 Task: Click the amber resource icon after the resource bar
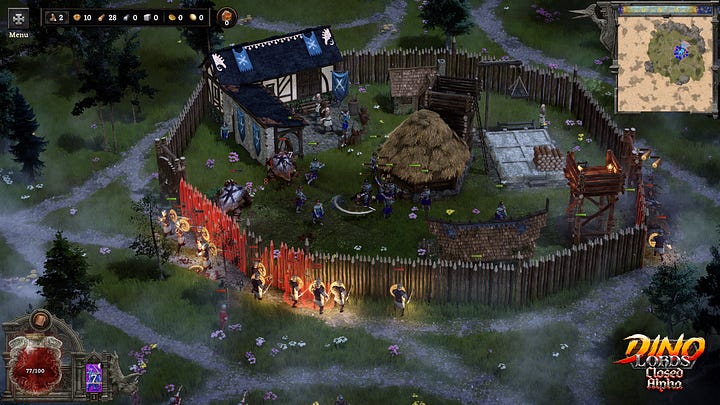[227, 17]
